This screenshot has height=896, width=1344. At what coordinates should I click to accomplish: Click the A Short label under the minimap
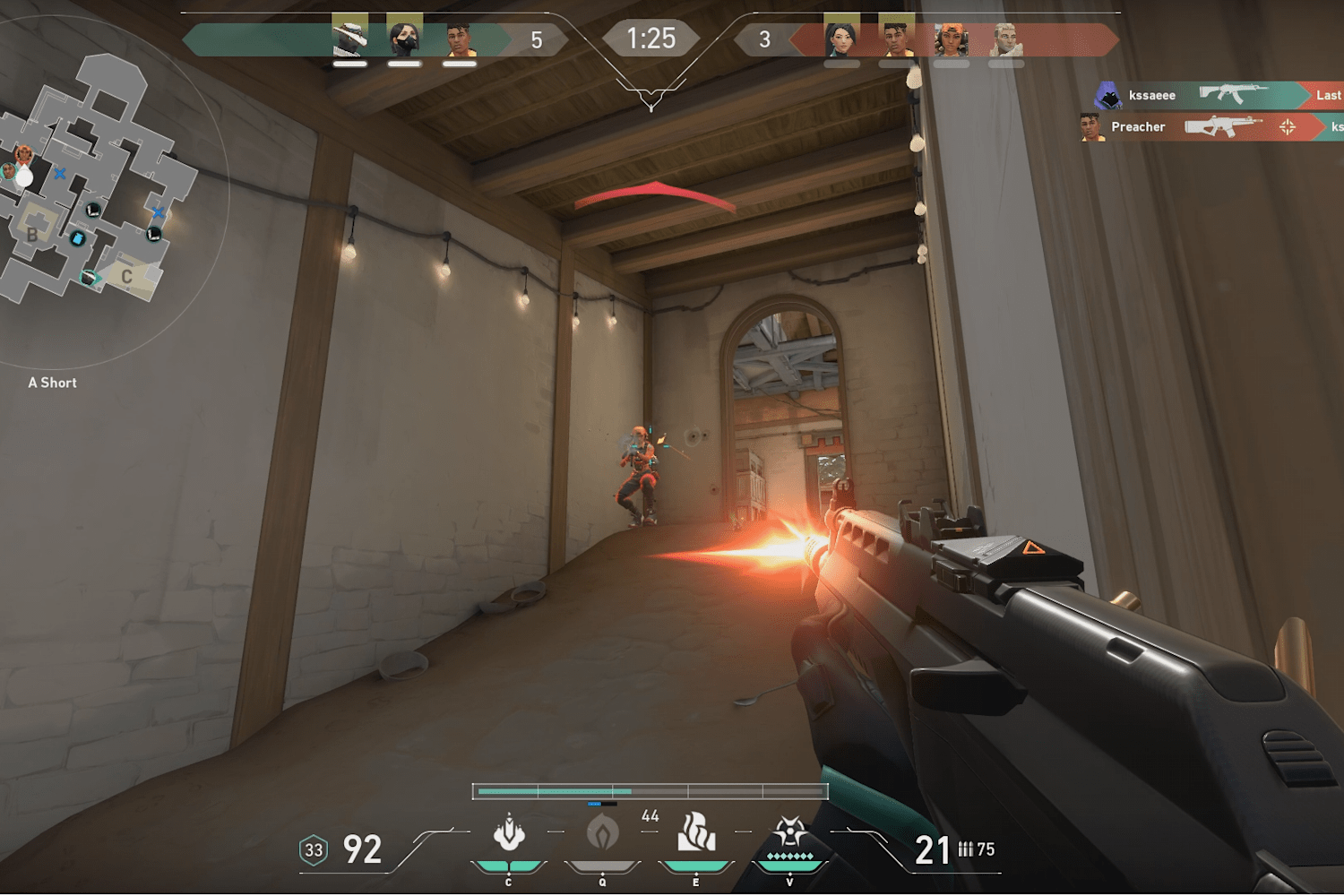pyautogui.click(x=52, y=382)
